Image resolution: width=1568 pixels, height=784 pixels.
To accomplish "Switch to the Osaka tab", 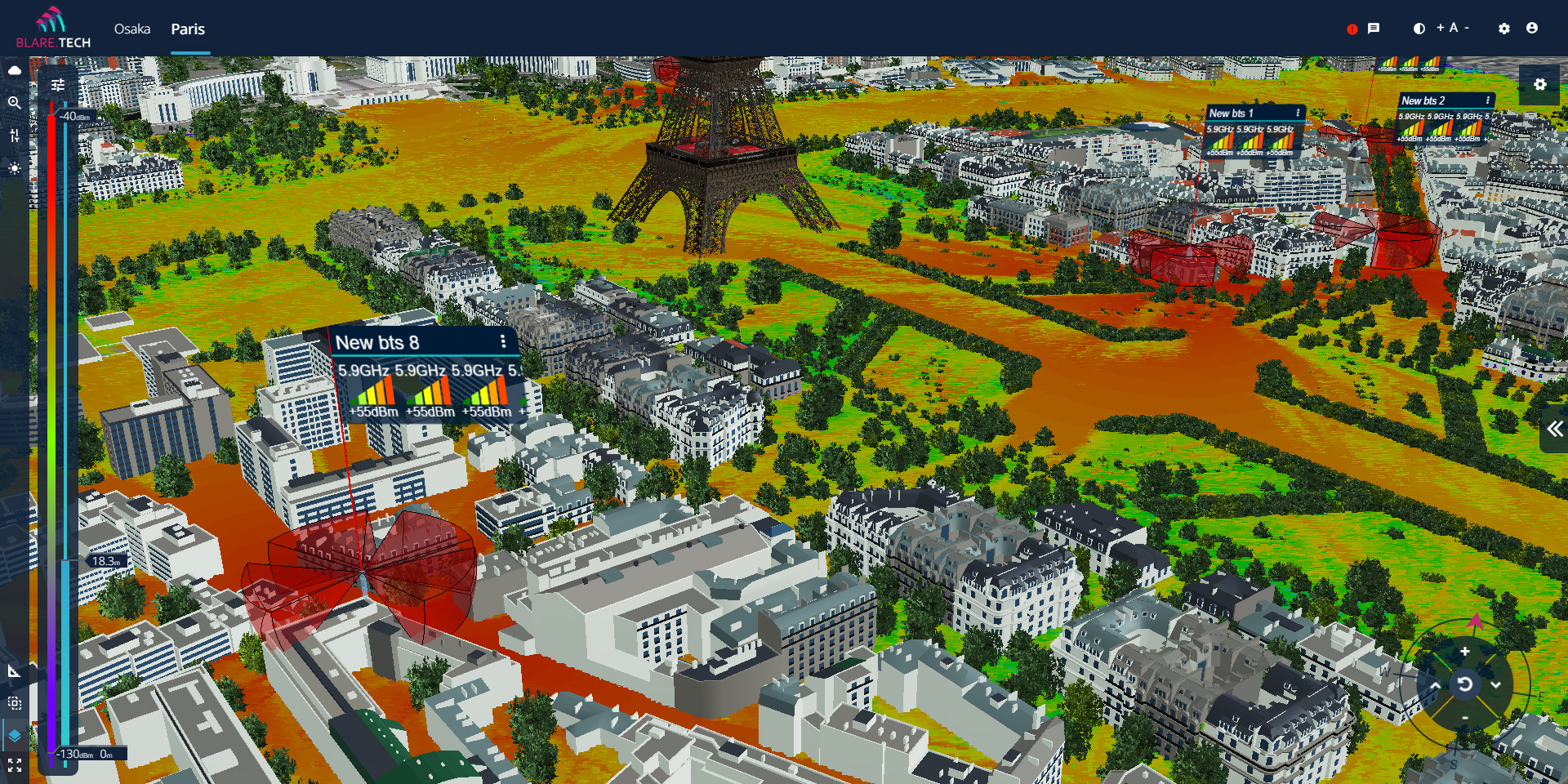I will pyautogui.click(x=131, y=29).
